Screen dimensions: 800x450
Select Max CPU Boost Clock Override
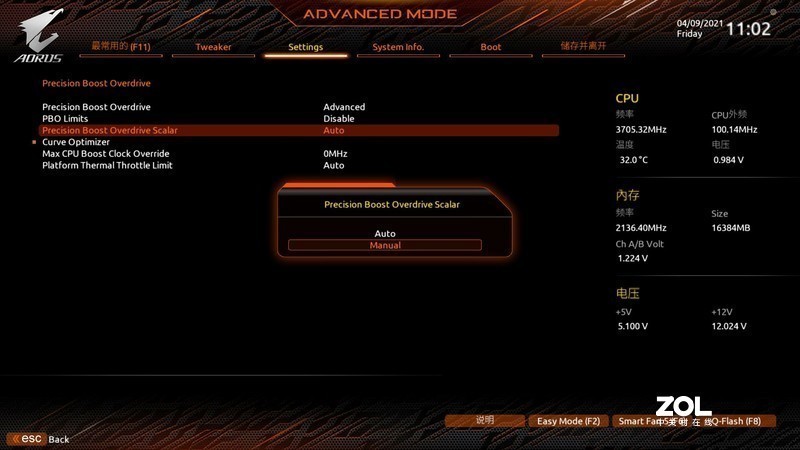(106, 154)
